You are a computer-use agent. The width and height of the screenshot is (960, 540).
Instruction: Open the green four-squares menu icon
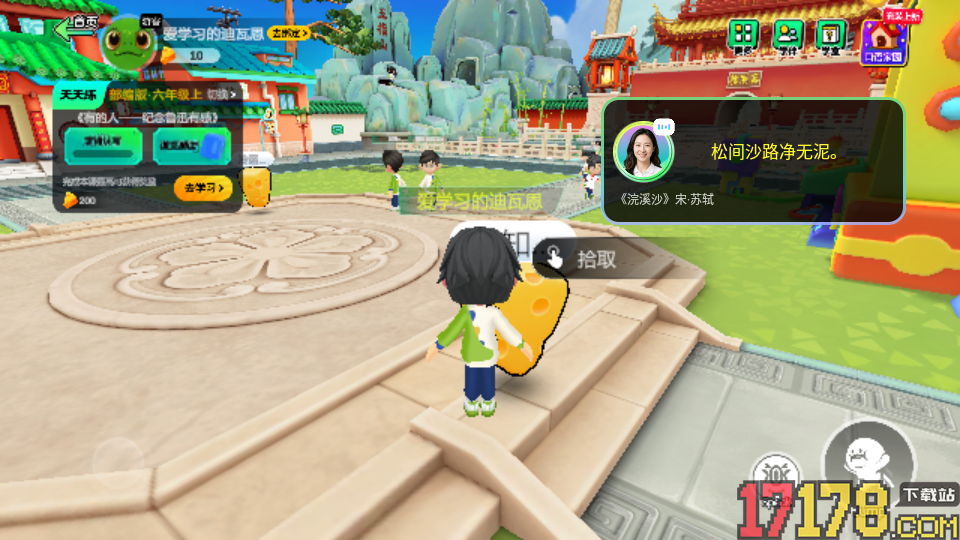pos(742,36)
